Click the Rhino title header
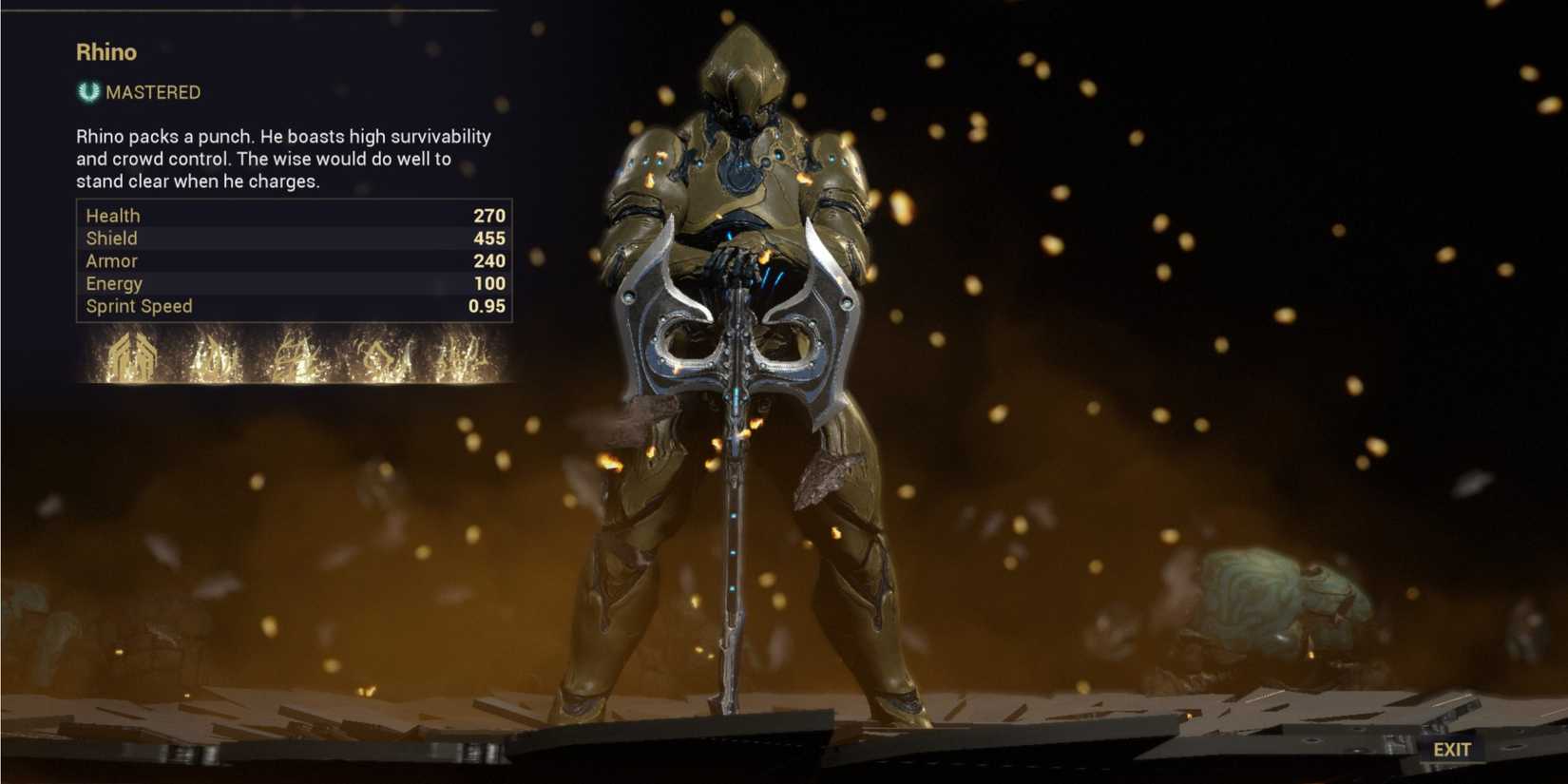Viewport: 1568px width, 784px height. 106,52
